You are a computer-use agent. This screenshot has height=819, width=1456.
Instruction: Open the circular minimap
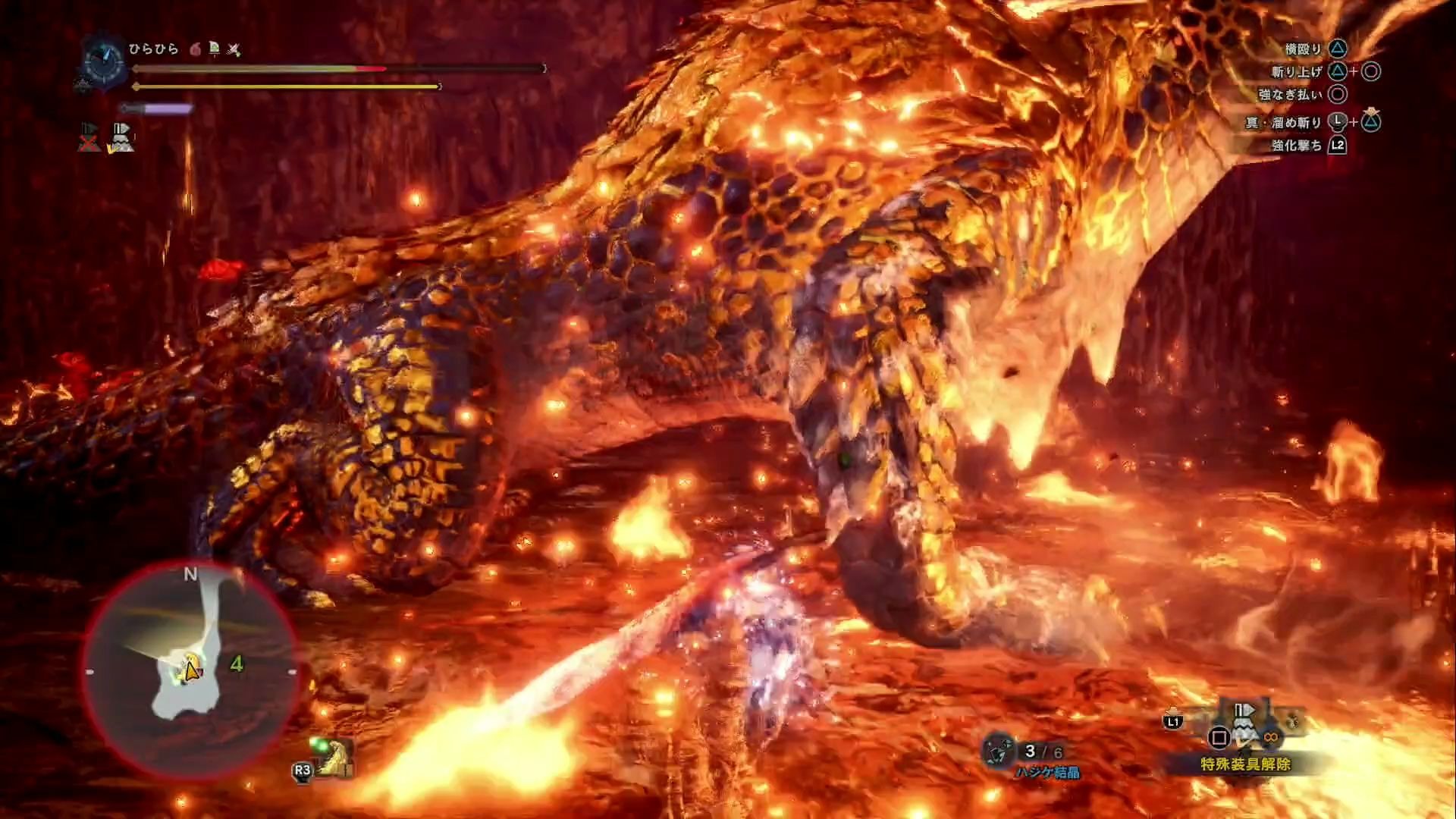pos(190,670)
